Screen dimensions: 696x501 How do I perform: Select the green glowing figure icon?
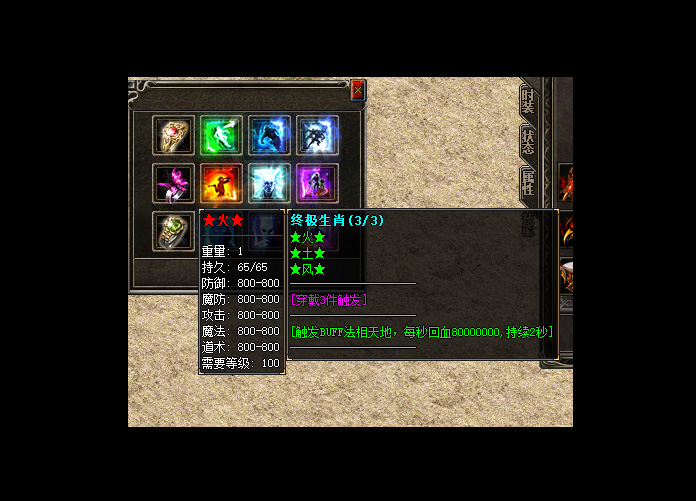pos(221,135)
